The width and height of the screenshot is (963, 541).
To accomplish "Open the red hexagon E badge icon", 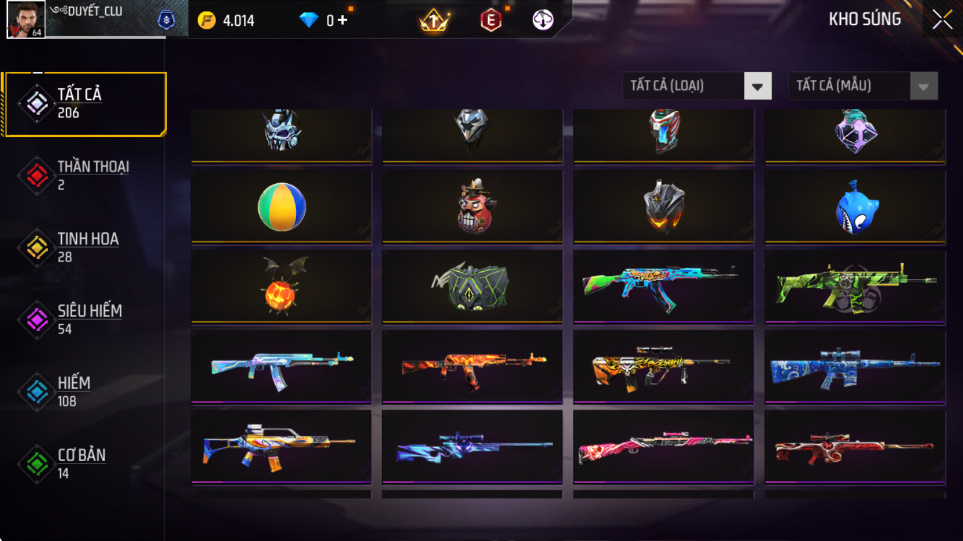I will click(x=491, y=20).
